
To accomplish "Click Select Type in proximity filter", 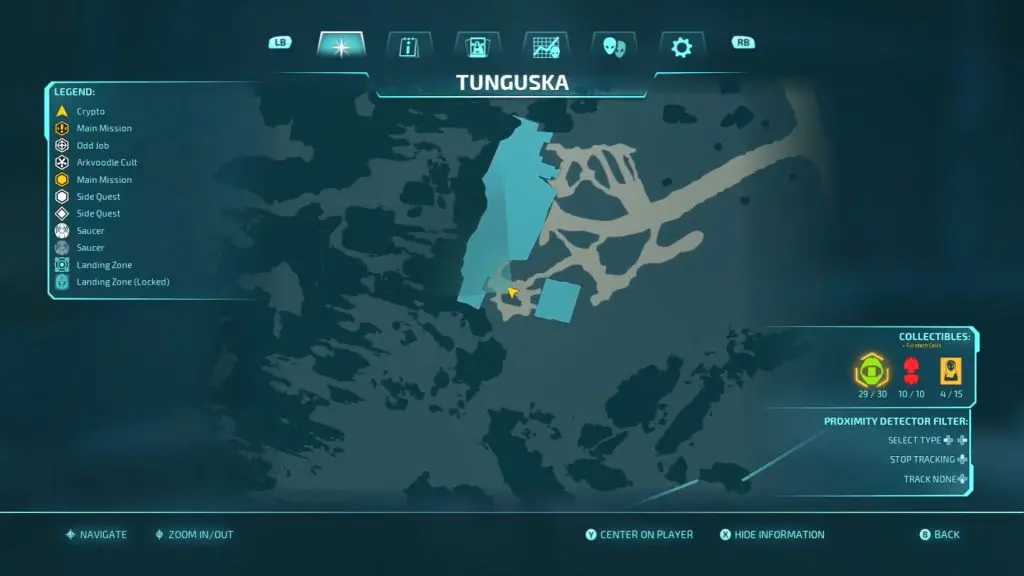I will click(927, 440).
